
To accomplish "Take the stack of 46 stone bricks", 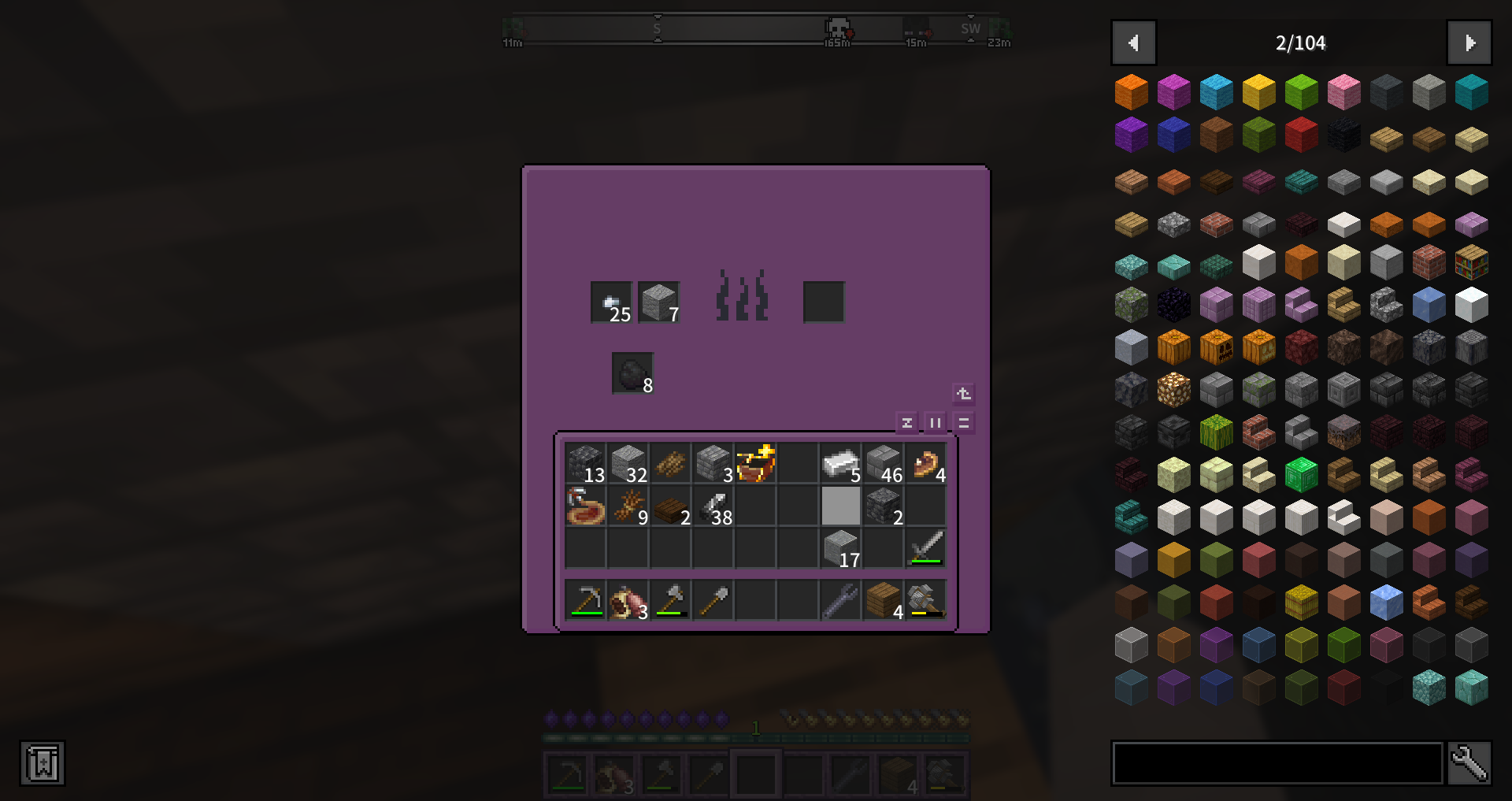I will pyautogui.click(x=884, y=463).
